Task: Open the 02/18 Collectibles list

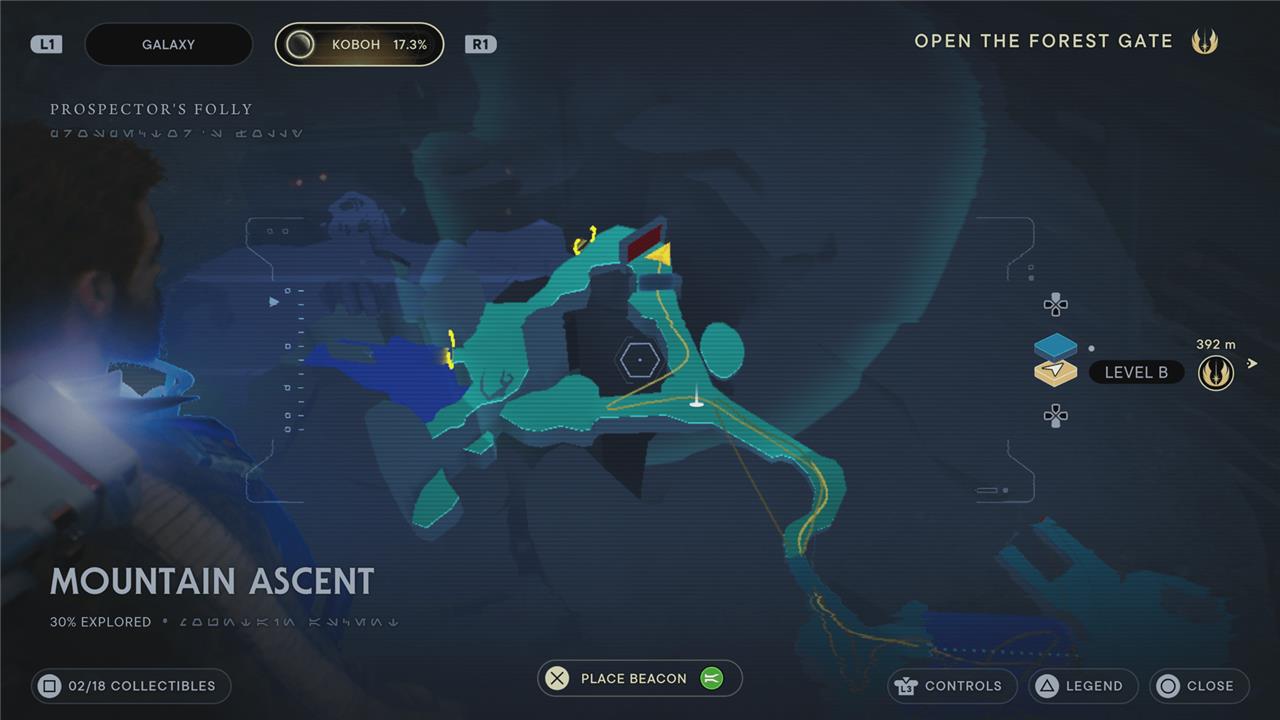Action: [131, 686]
